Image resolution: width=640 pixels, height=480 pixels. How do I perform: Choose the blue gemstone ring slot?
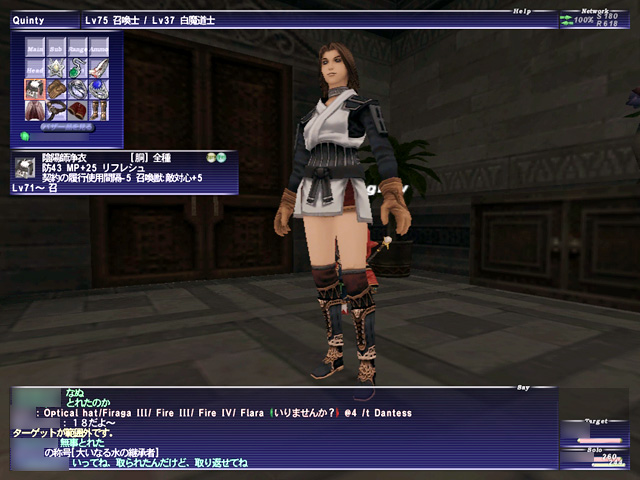[99, 89]
